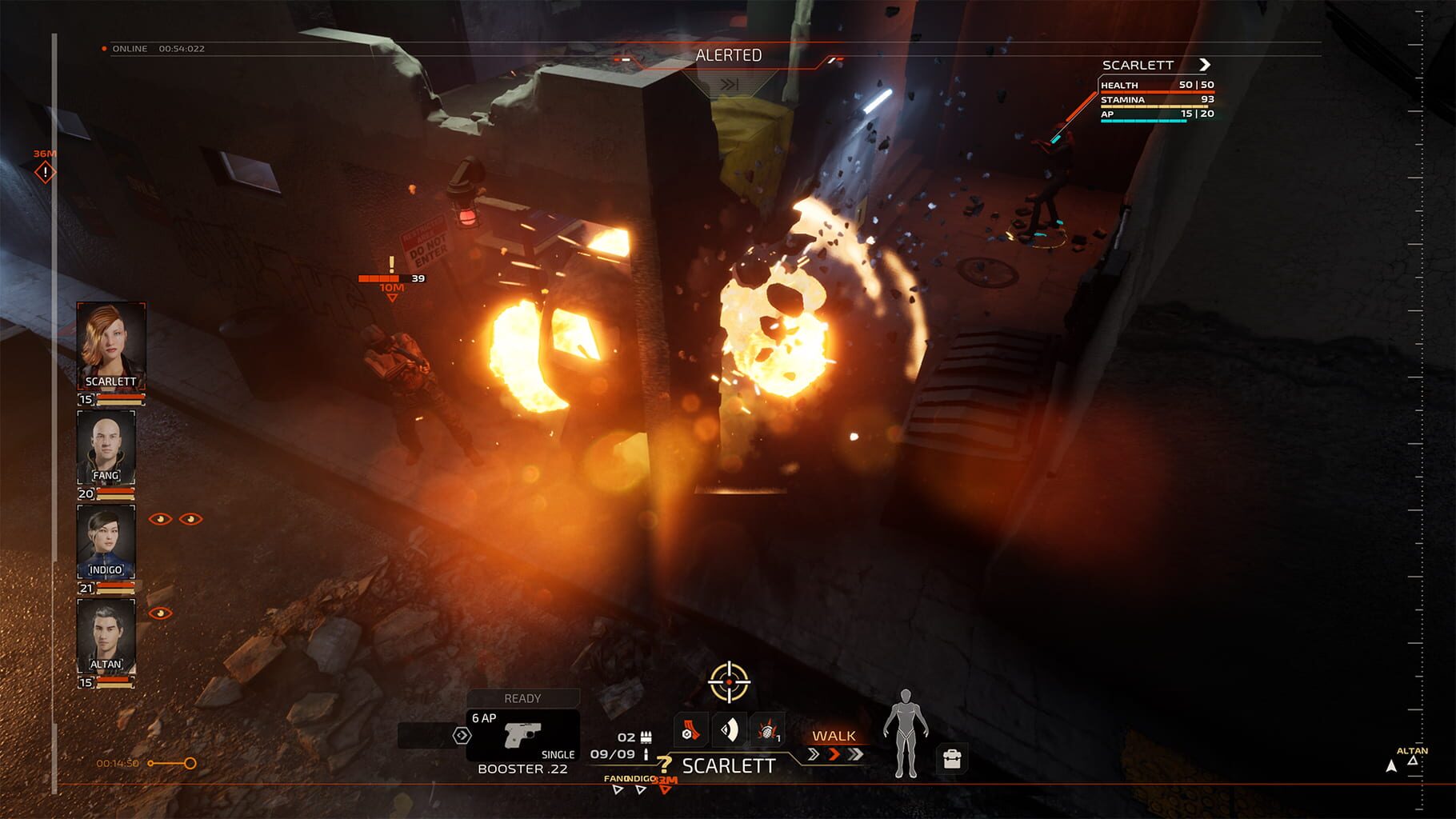Select FANG's character portrait
1456x819 pixels.
(x=110, y=448)
